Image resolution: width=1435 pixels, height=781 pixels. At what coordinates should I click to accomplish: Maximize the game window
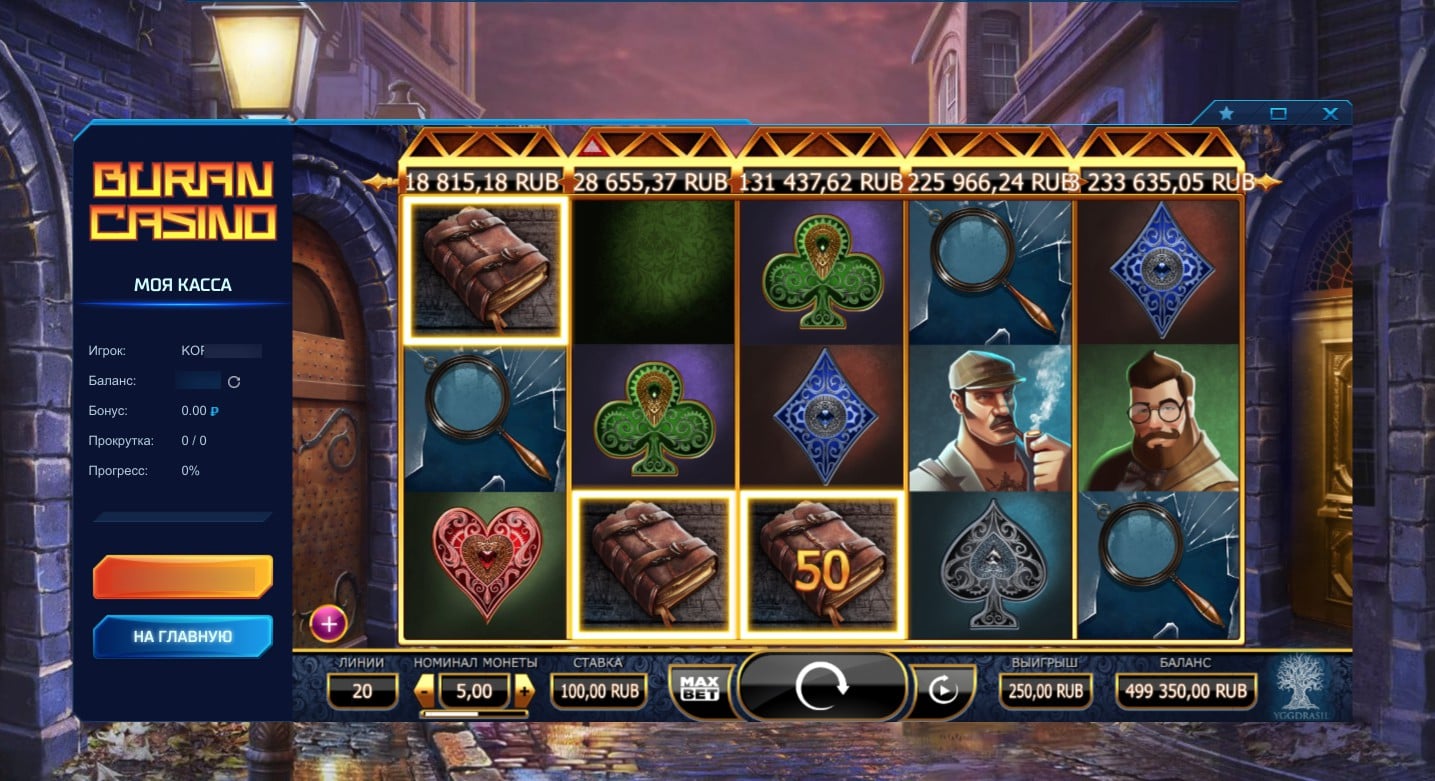pos(1278,114)
